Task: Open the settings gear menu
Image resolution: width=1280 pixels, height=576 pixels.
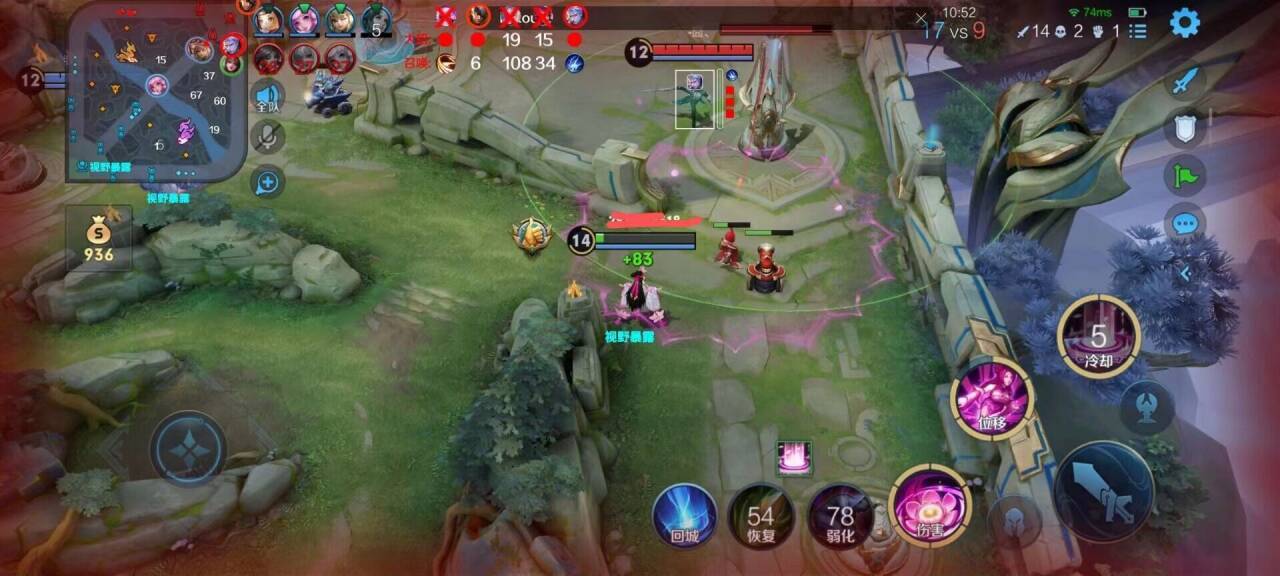Action: [x=1185, y=22]
